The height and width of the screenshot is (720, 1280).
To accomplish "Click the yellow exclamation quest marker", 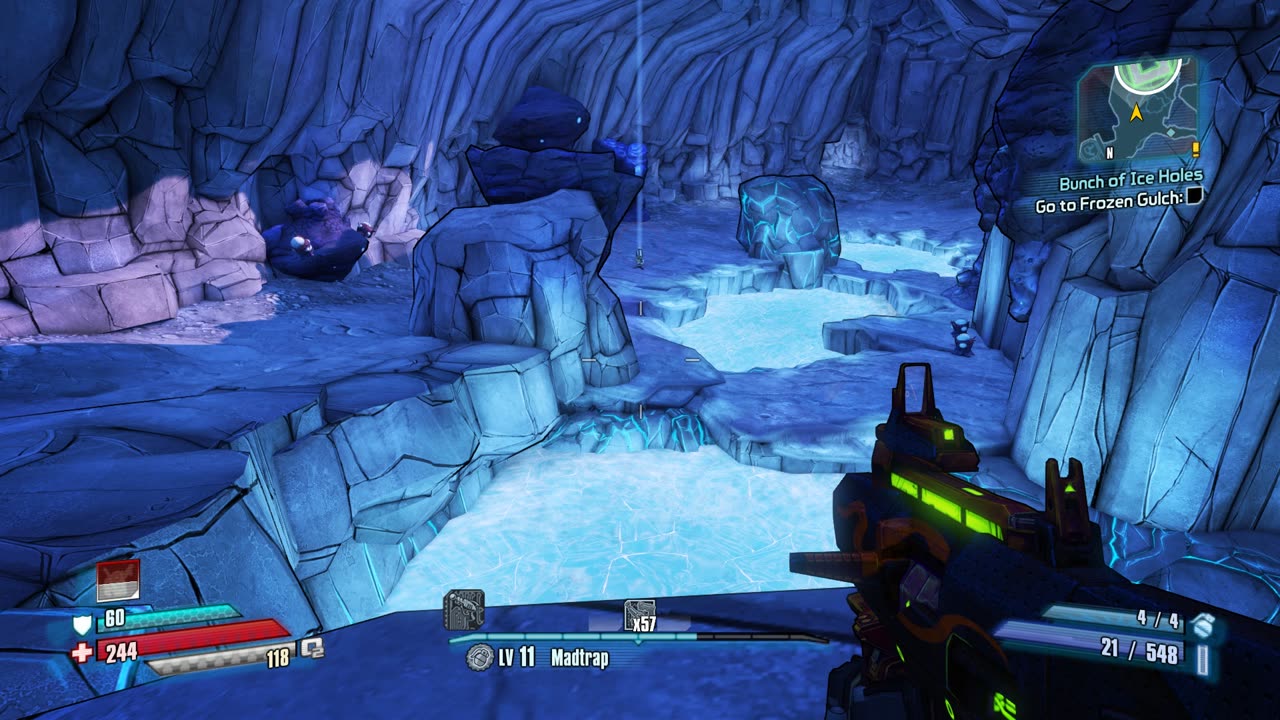I will click(x=1195, y=150).
